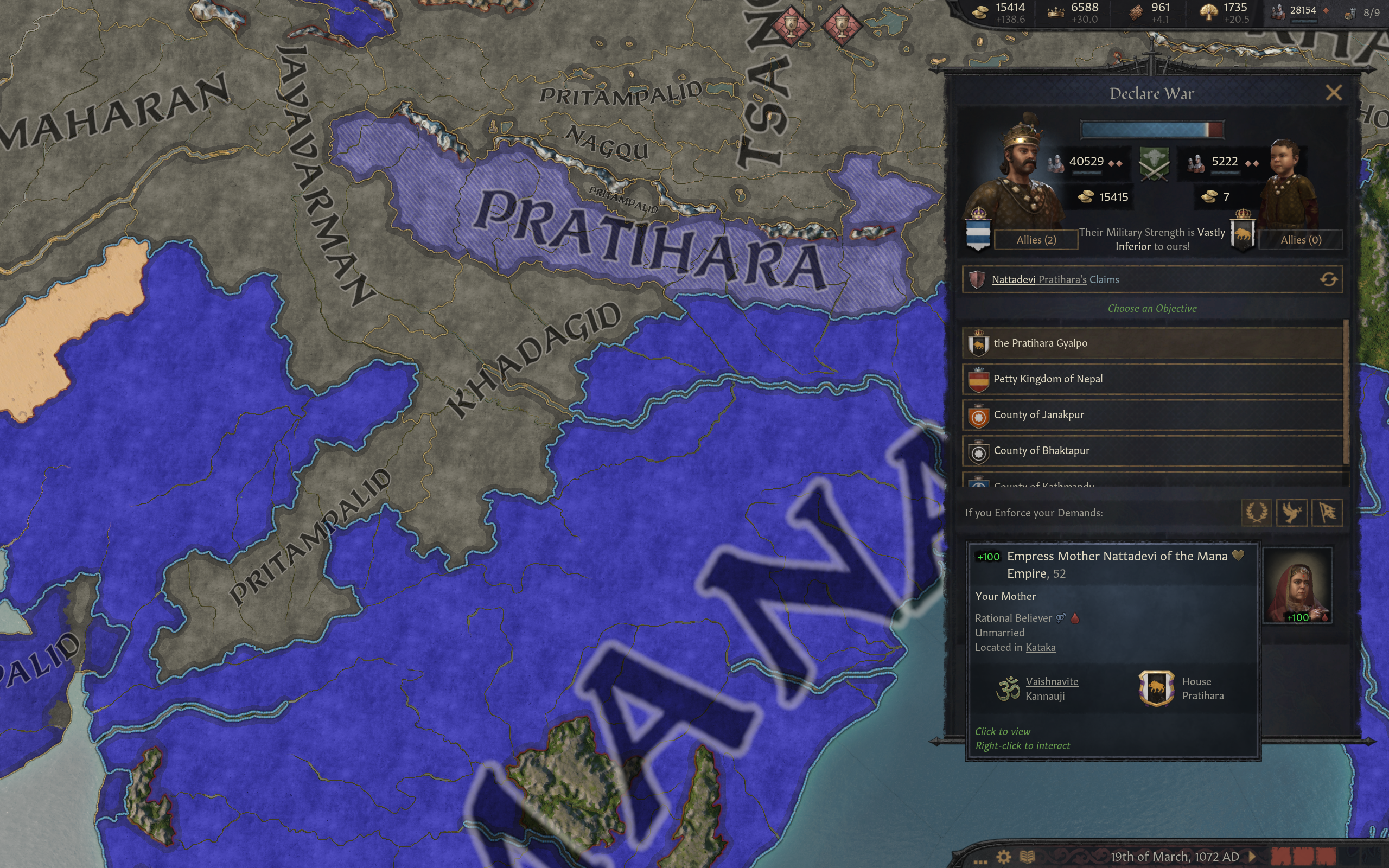Open the encyclopedia book icon
The image size is (1389, 868).
coord(1028,857)
